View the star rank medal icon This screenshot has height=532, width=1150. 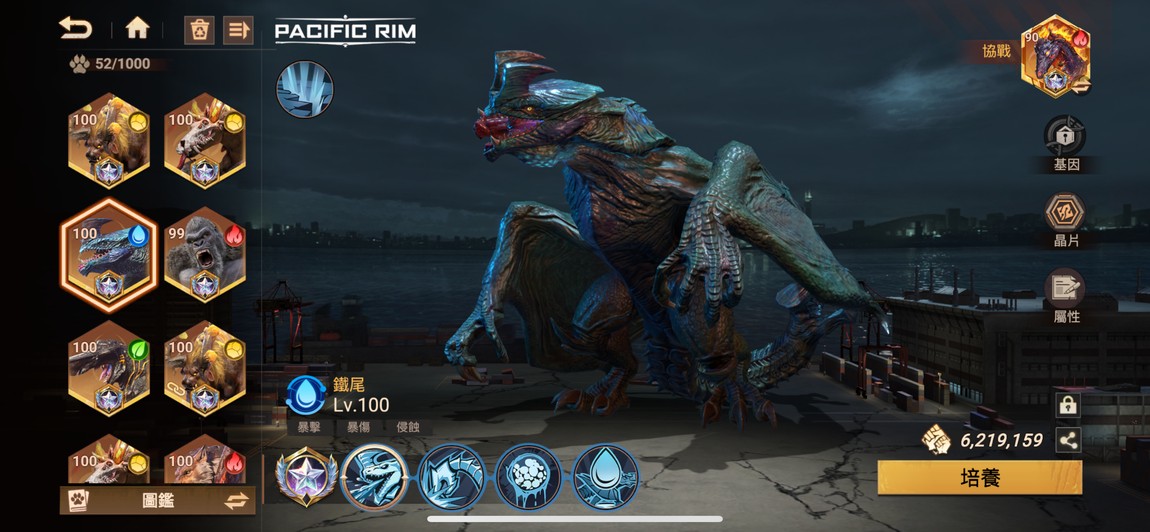coord(304,477)
